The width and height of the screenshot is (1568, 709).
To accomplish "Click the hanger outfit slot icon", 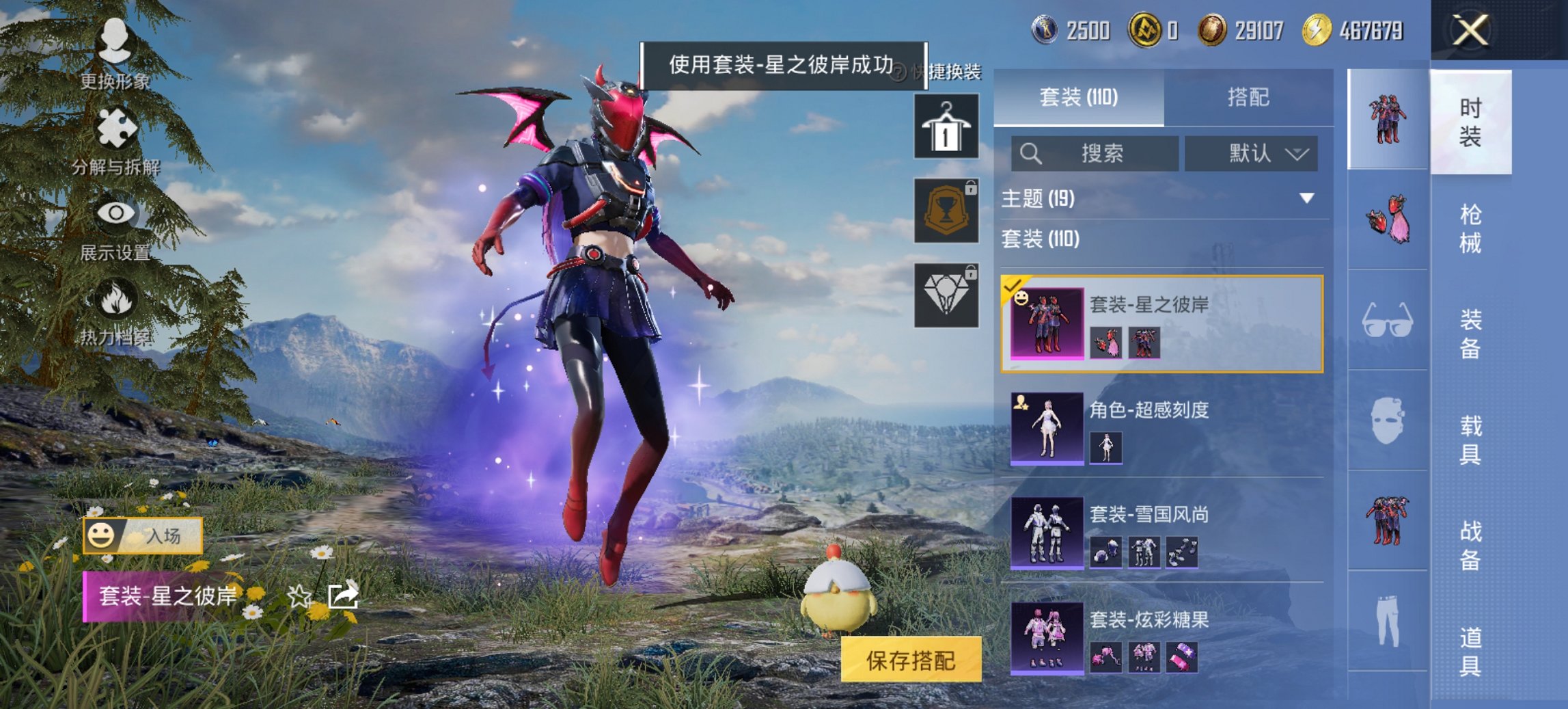I will click(947, 126).
